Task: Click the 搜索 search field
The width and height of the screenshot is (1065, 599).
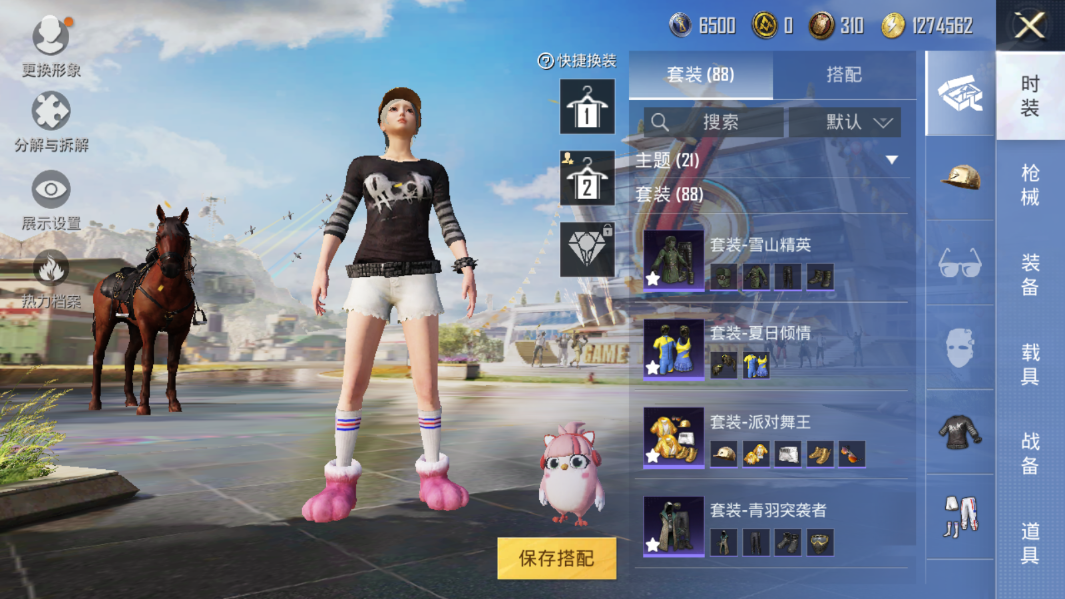Action: point(713,122)
